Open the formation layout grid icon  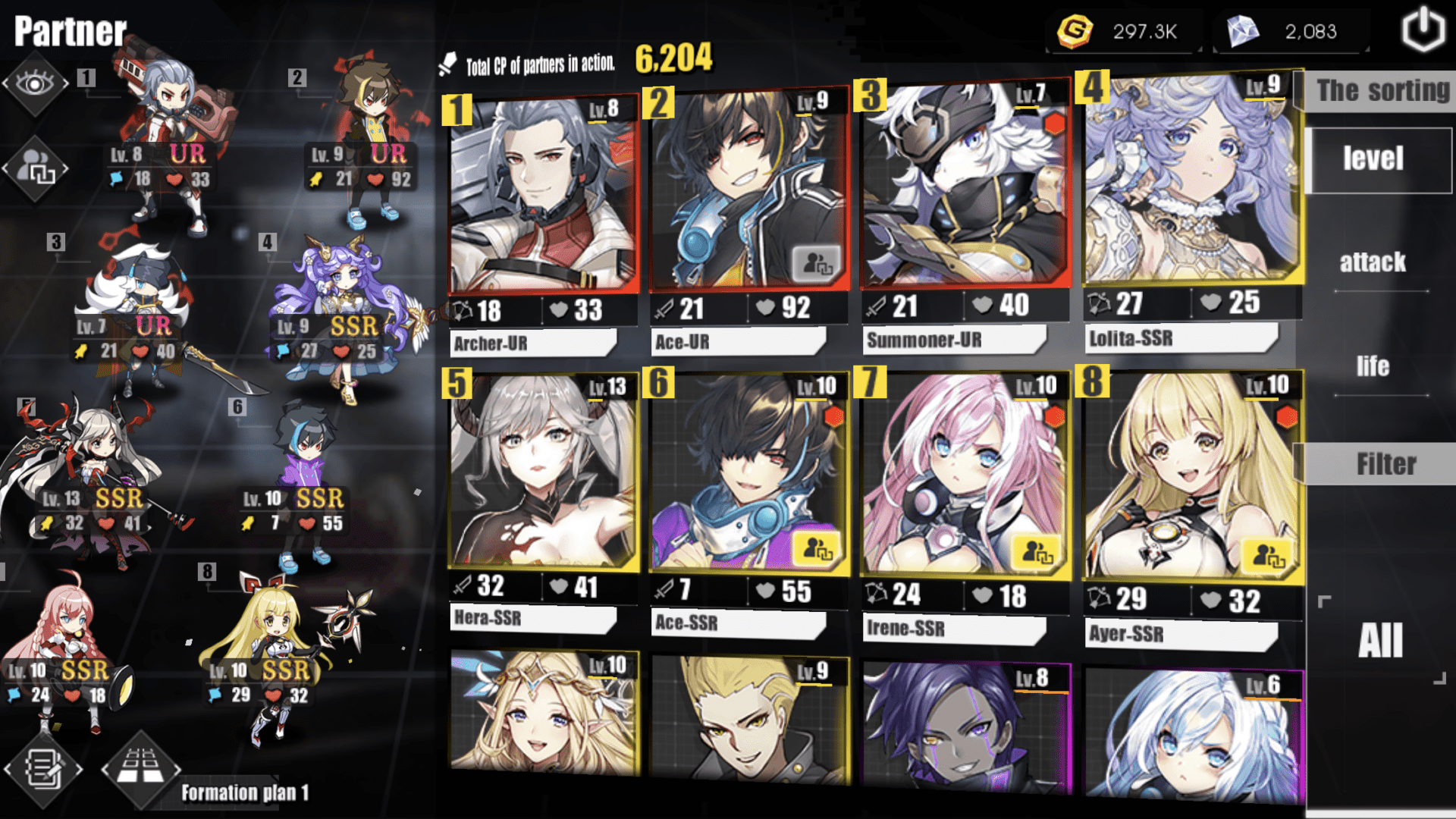pyautogui.click(x=141, y=767)
